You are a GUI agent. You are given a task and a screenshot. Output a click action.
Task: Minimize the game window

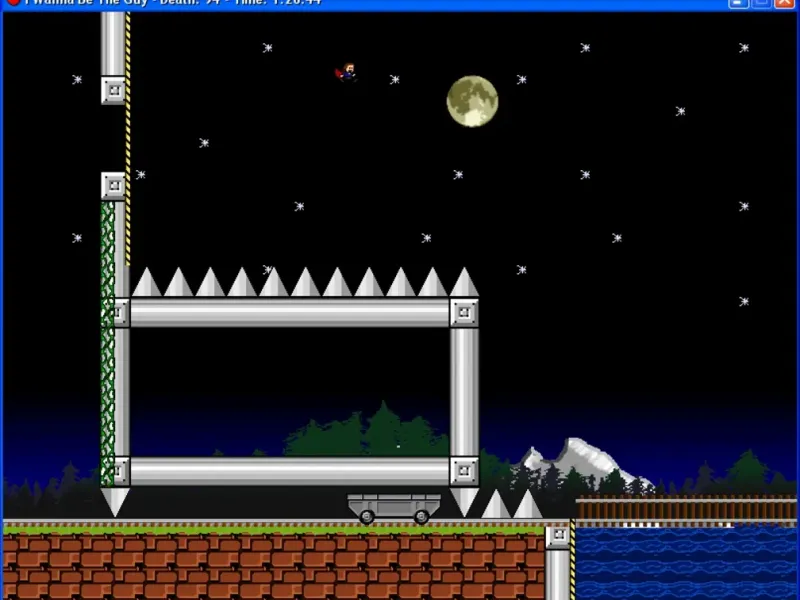[739, 3]
